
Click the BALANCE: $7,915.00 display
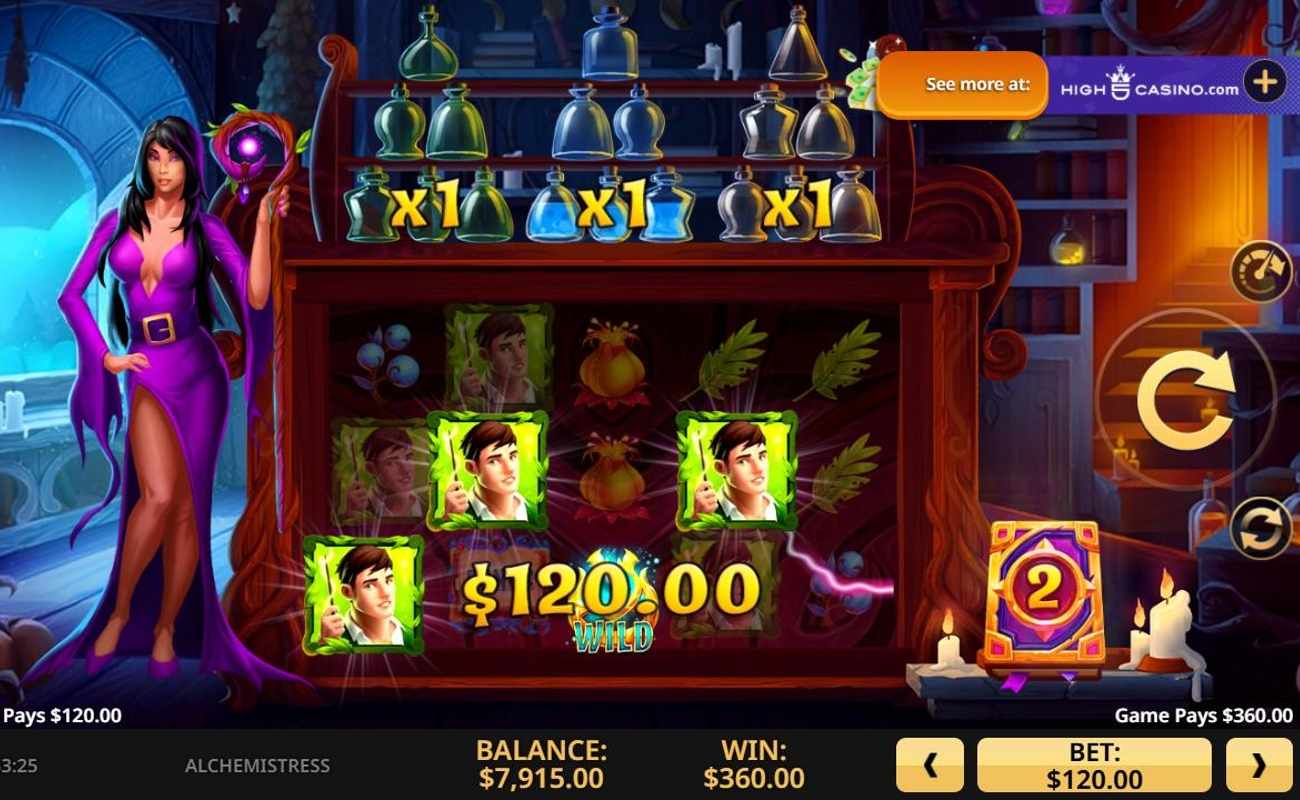tap(541, 764)
